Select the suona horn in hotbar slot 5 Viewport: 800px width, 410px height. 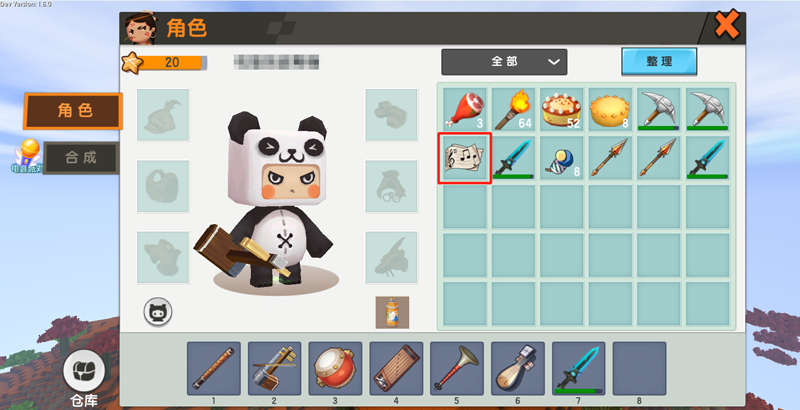457,367
